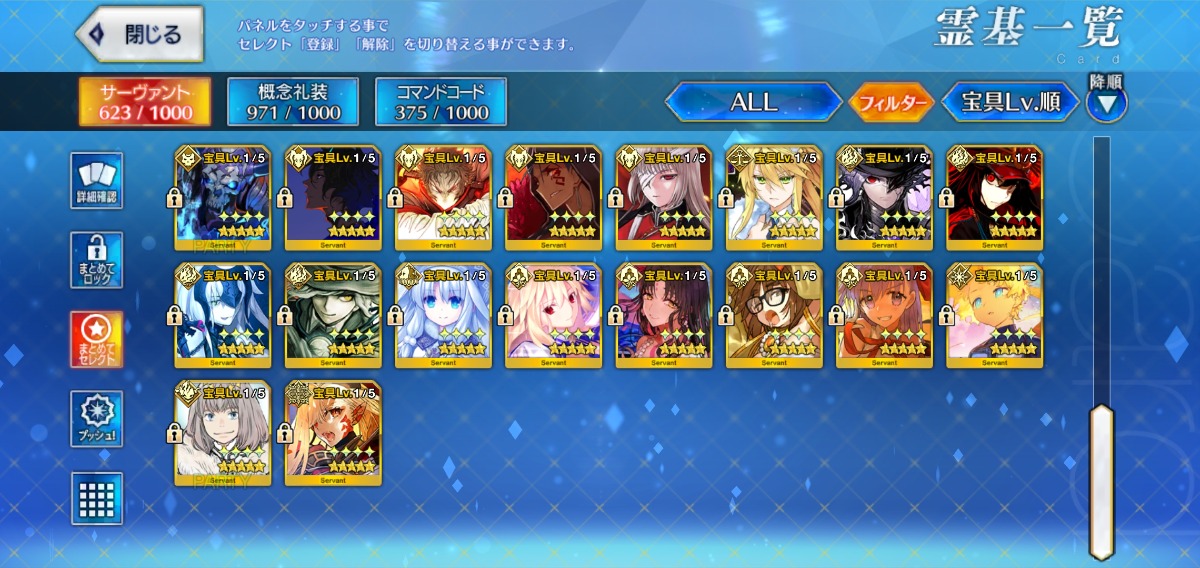The image size is (1200, 568).
Task: Choose the servant card with glasses
Action: [x=774, y=315]
